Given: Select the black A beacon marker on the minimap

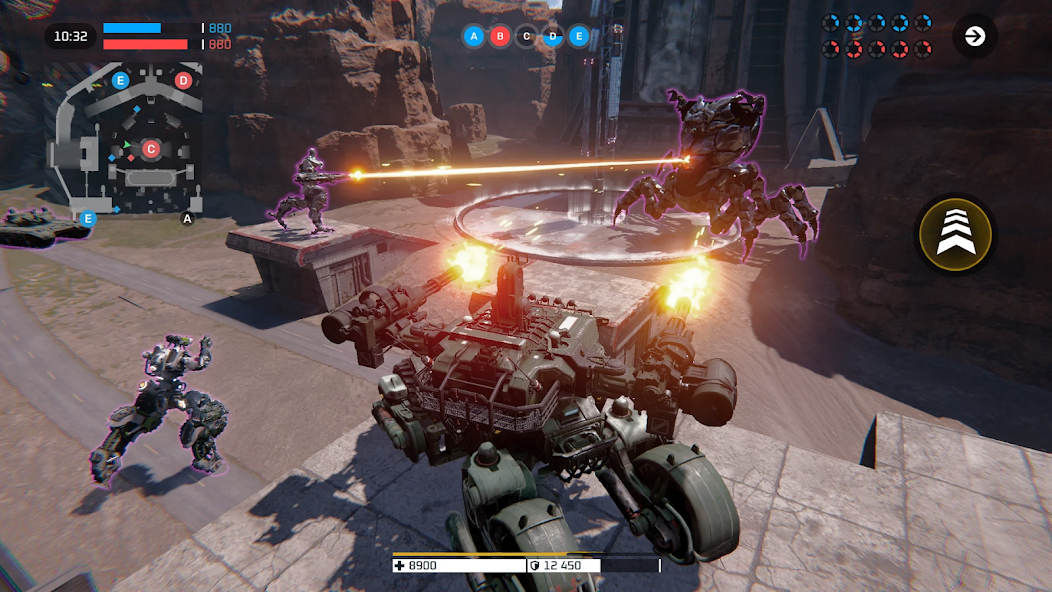Looking at the screenshot, I should coord(187,218).
